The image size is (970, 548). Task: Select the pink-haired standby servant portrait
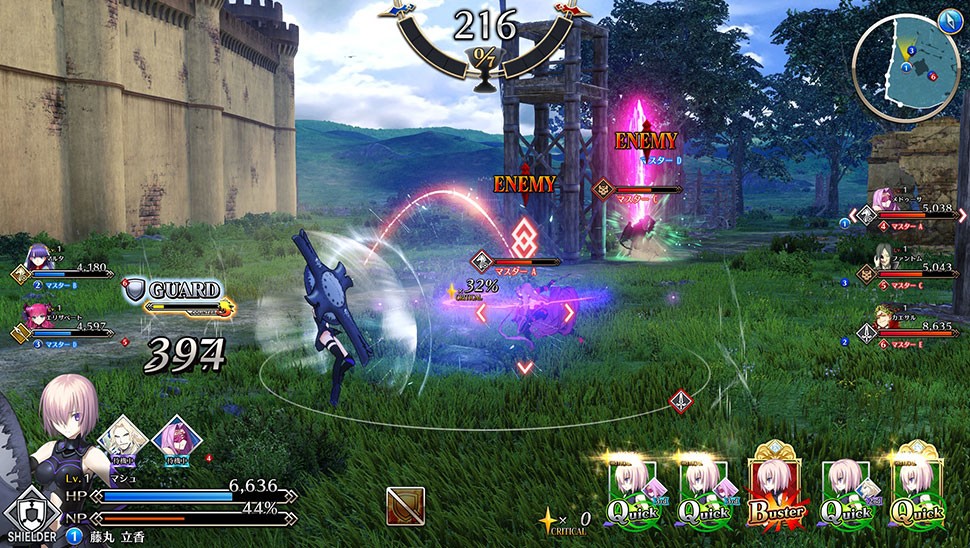coord(176,438)
